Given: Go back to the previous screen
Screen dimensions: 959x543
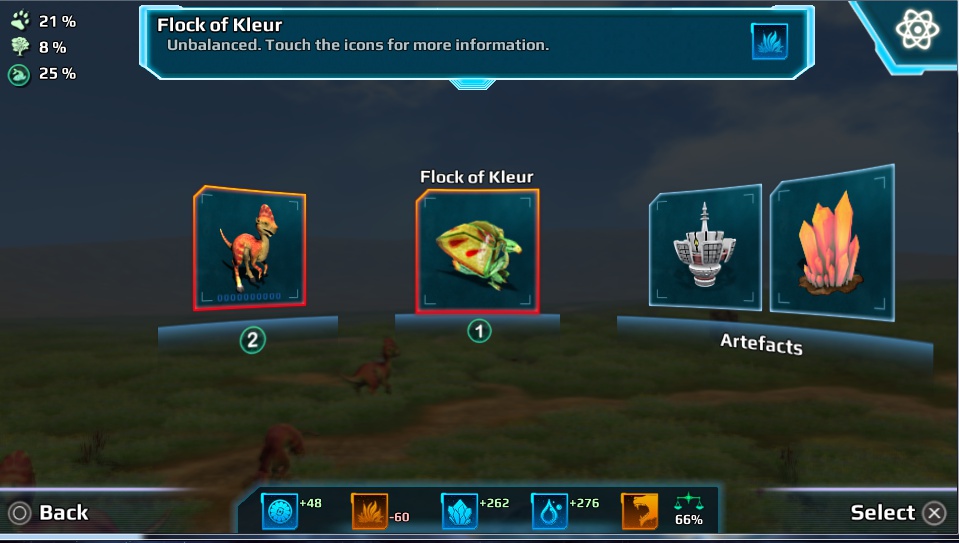Looking at the screenshot, I should coord(50,513).
